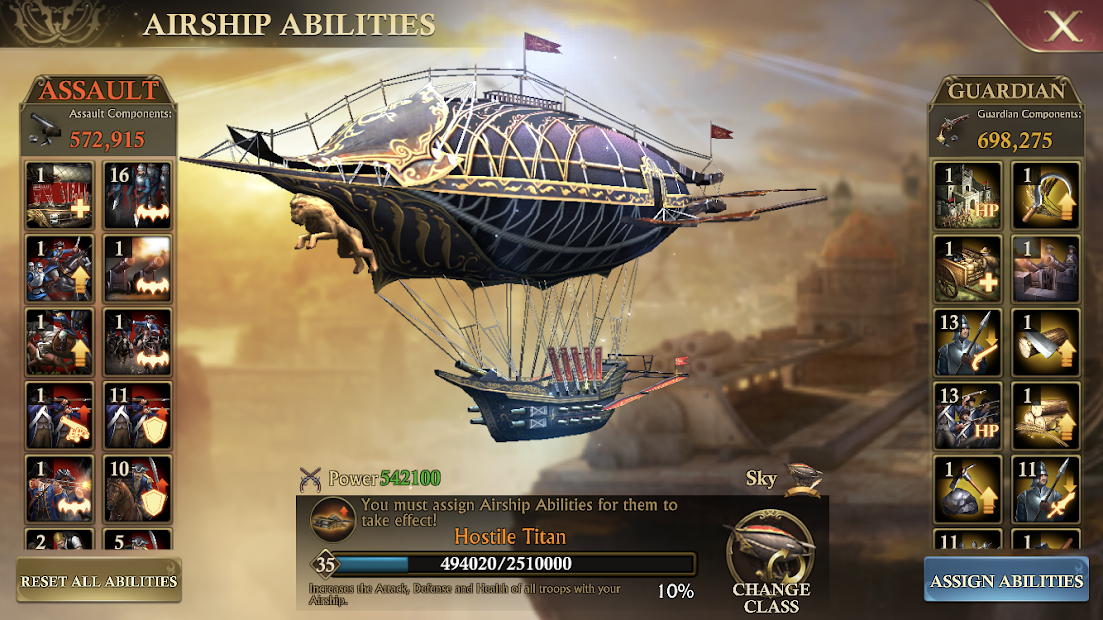1103x620 pixels.
Task: Select the level 16 assault ability icon
Action: tap(137, 195)
